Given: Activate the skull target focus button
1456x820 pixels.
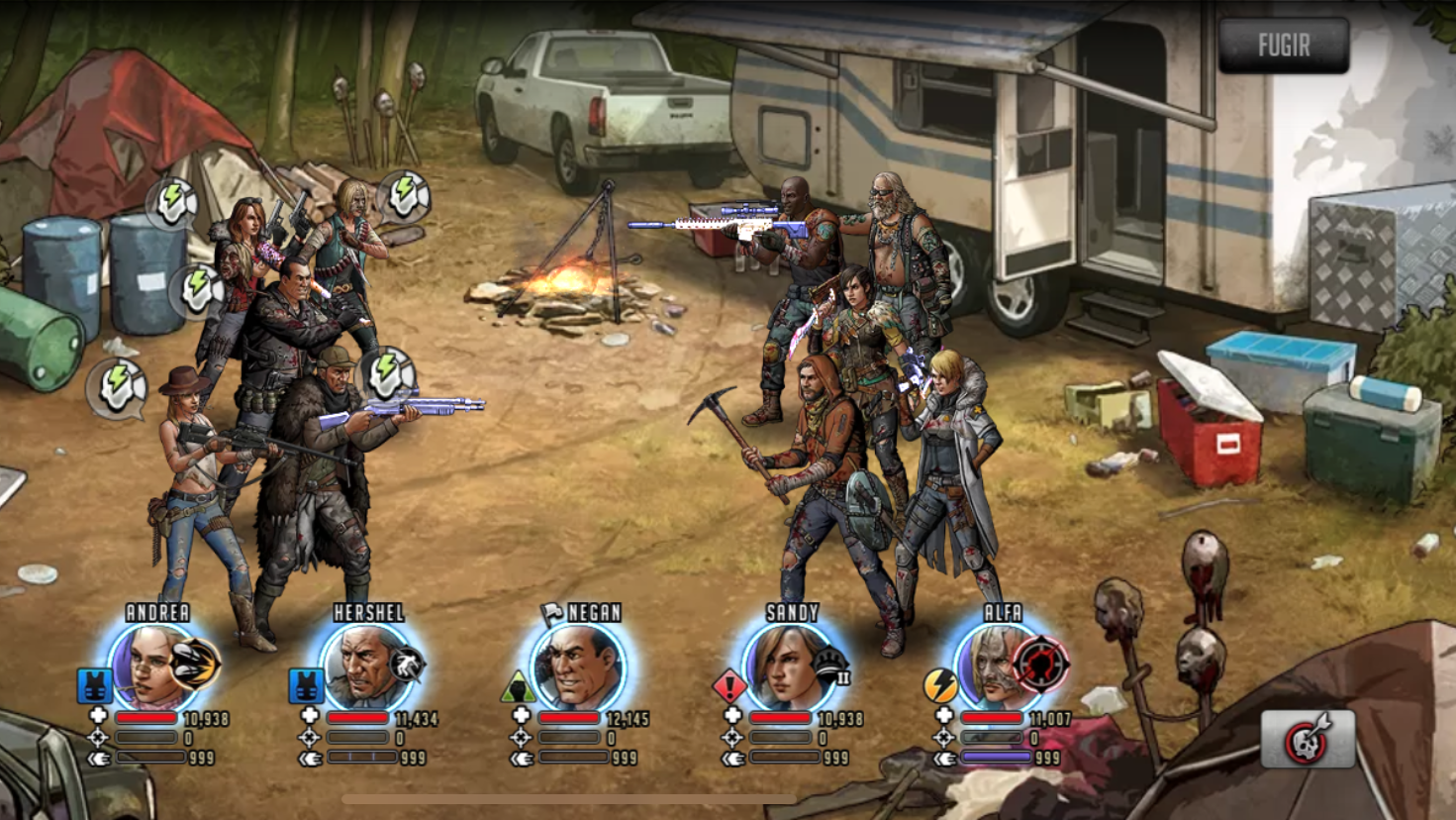Looking at the screenshot, I should coord(1307,739).
